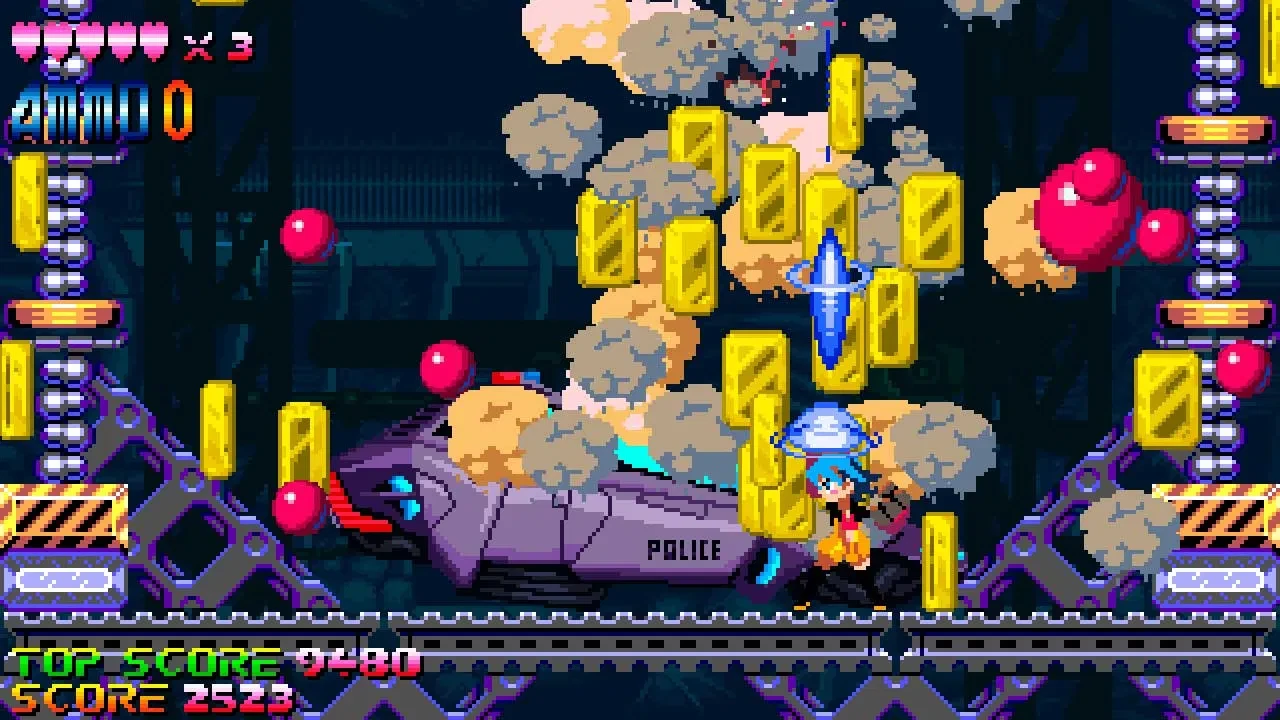This screenshot has height=720, width=1280.
Task: Click the halo disc above the character
Action: click(824, 430)
